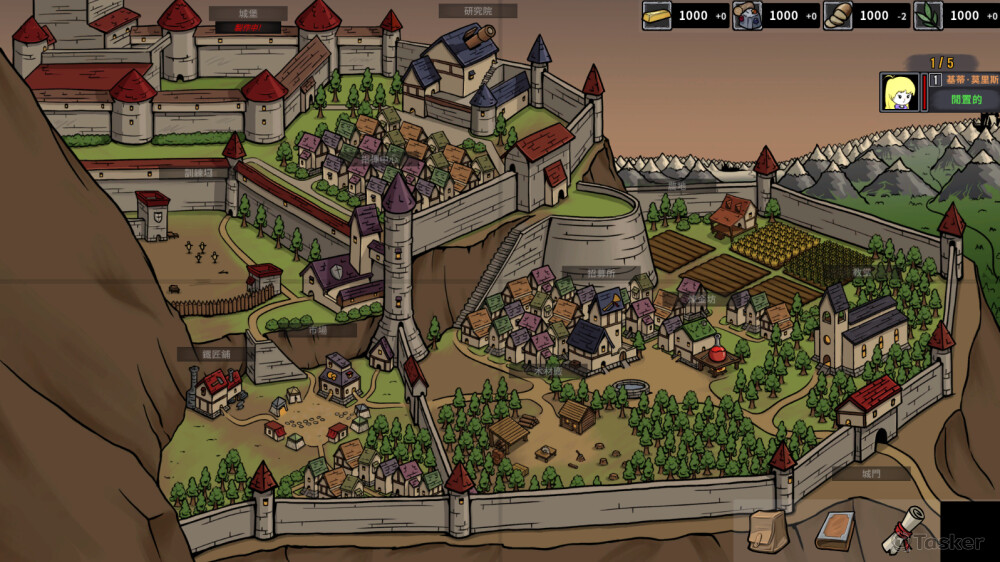This screenshot has width=1000, height=562.
Task: Select the 木材廠 lumber mill label
Action: [x=548, y=370]
